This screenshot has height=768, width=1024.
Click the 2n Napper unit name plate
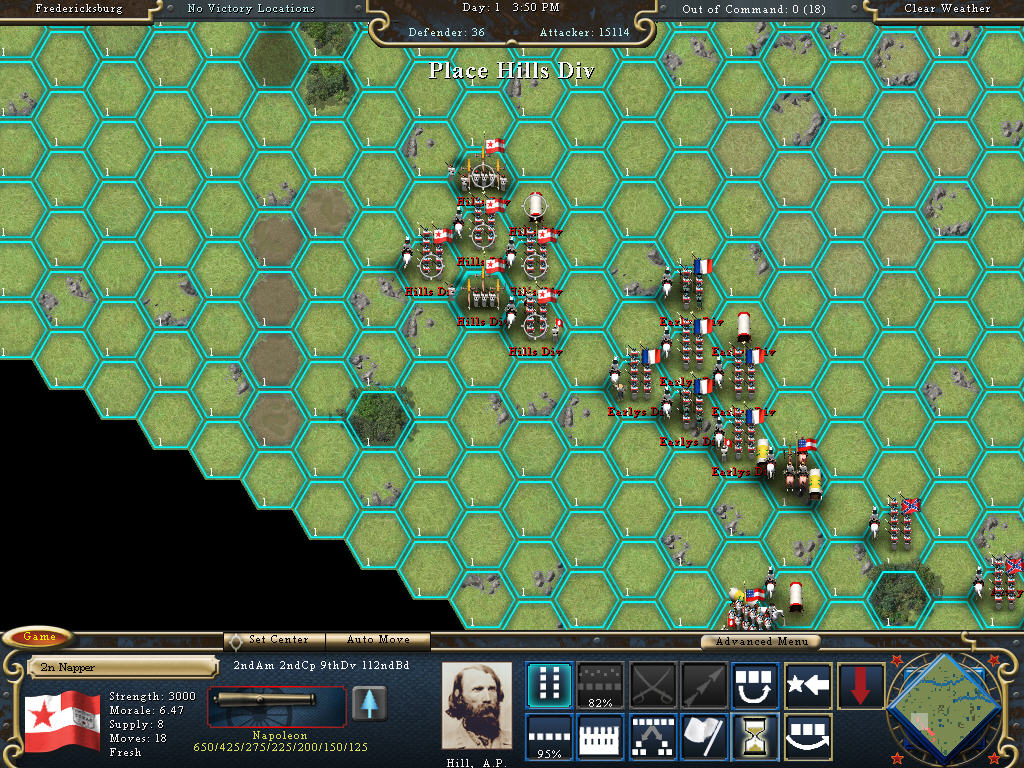pyautogui.click(x=122, y=666)
